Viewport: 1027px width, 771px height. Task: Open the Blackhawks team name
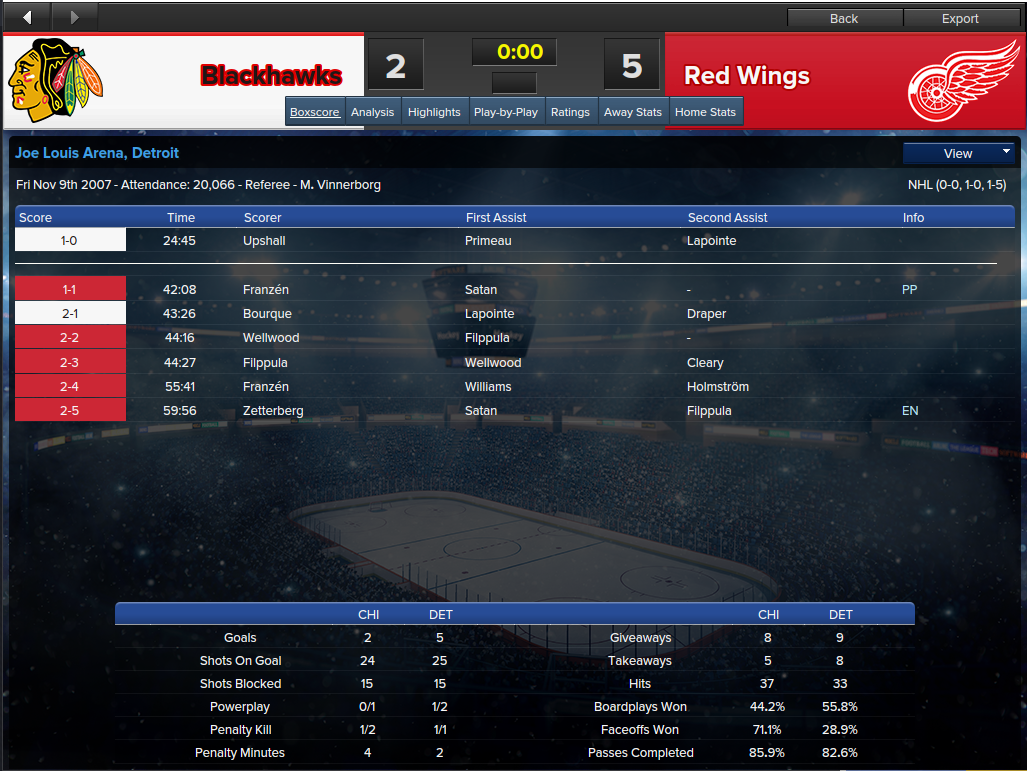pos(271,76)
